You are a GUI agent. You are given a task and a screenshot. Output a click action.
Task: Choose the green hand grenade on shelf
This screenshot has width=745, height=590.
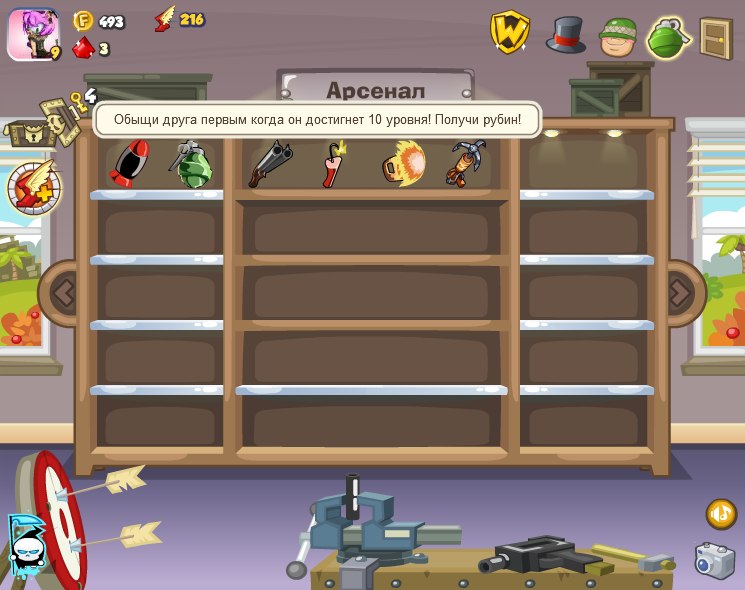tap(191, 163)
